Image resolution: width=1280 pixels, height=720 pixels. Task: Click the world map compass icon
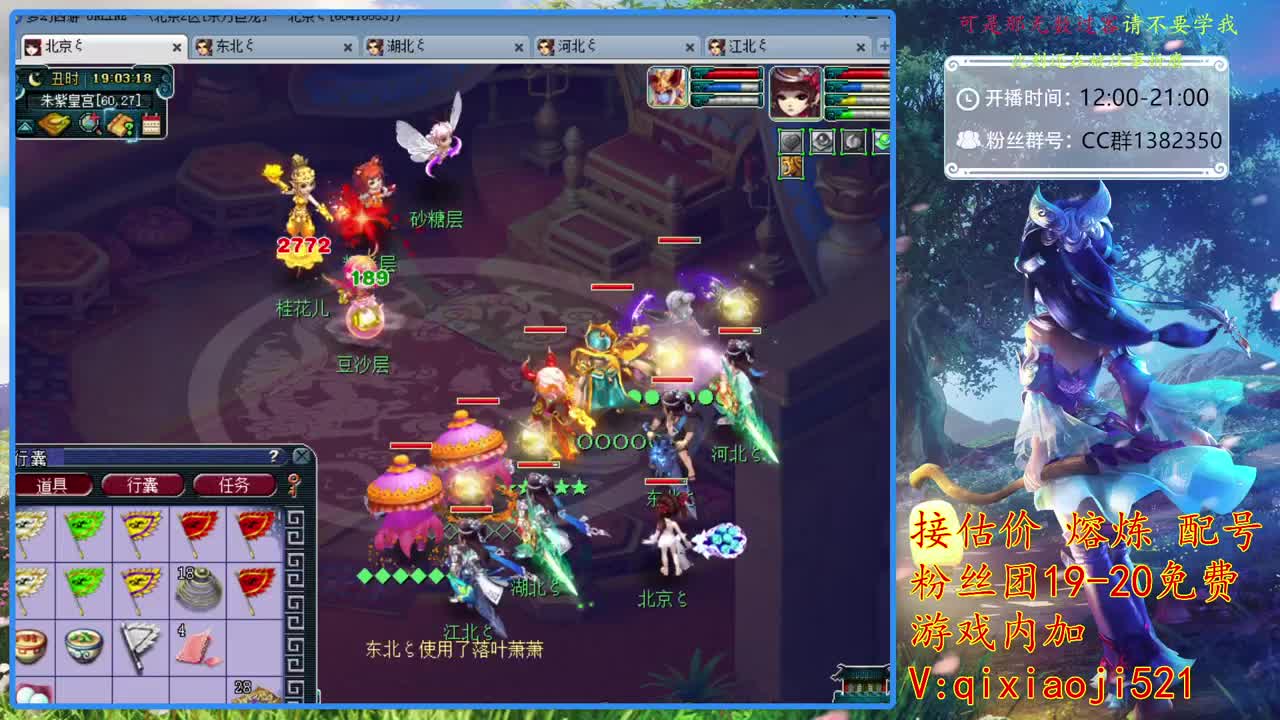(x=90, y=124)
